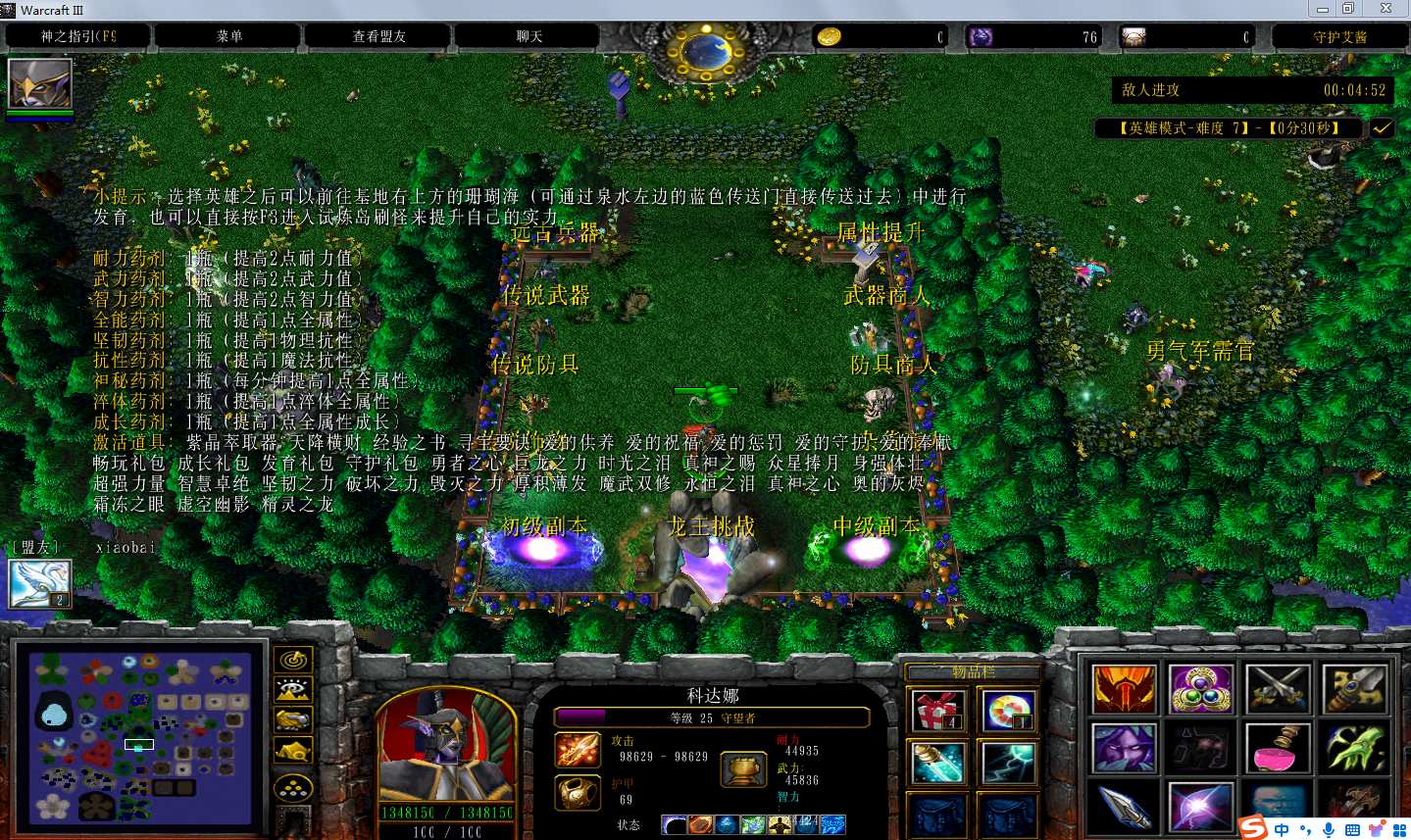Select the gift box inventory item
Screen dimensions: 1411x840
[937, 711]
